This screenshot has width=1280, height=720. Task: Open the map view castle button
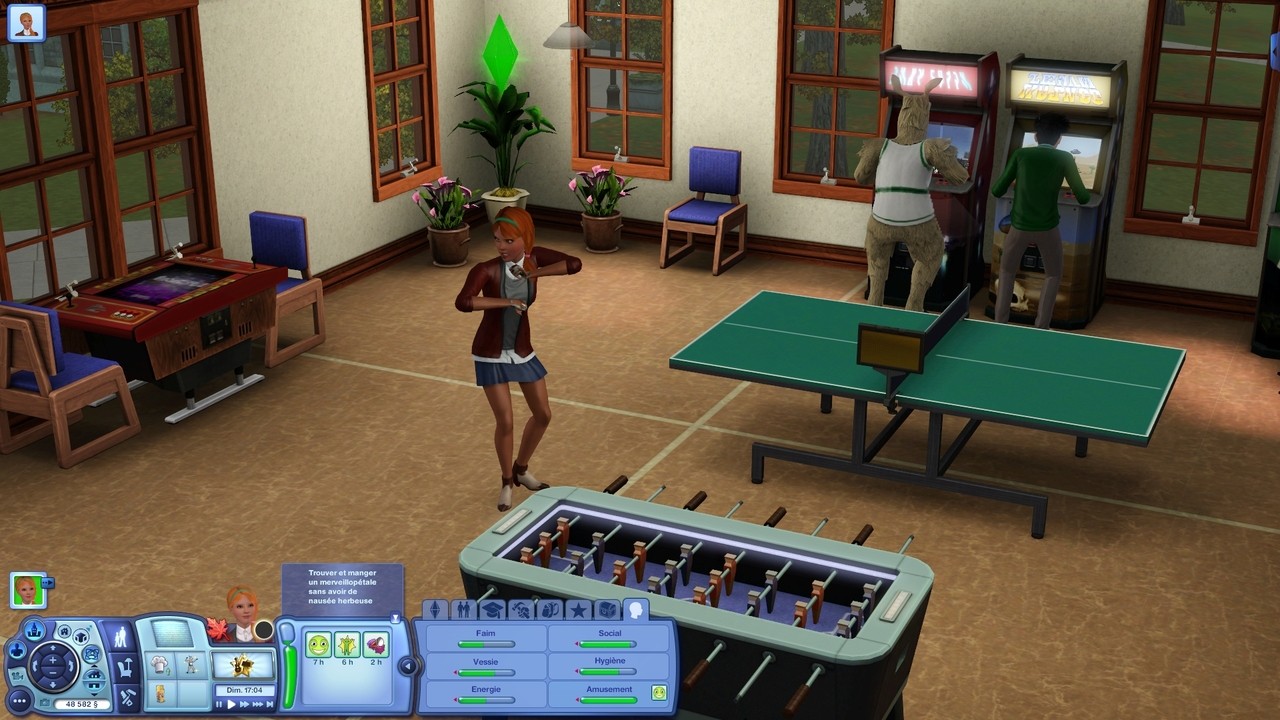(35, 630)
